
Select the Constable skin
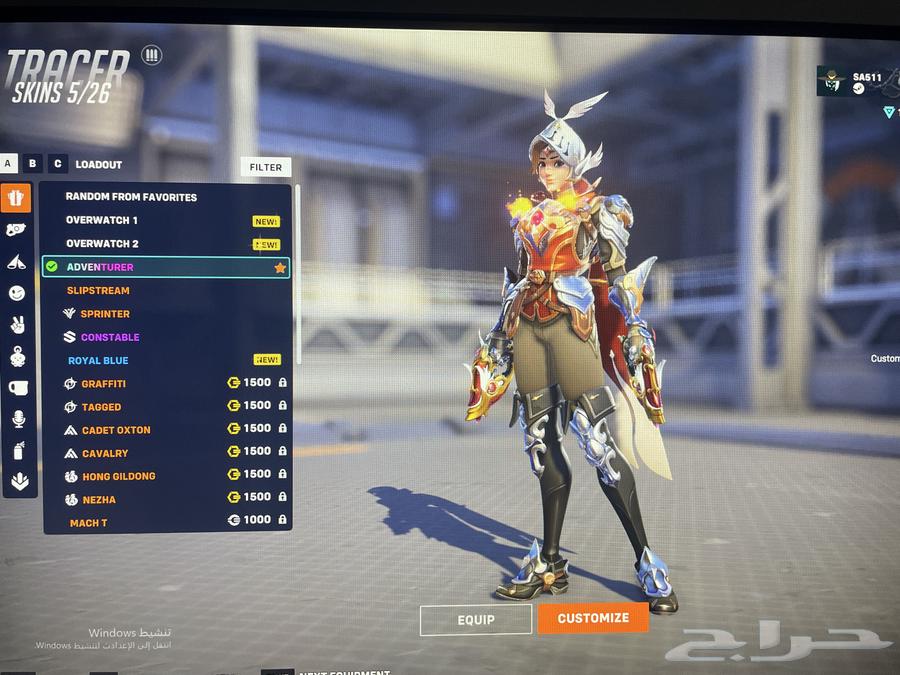110,337
